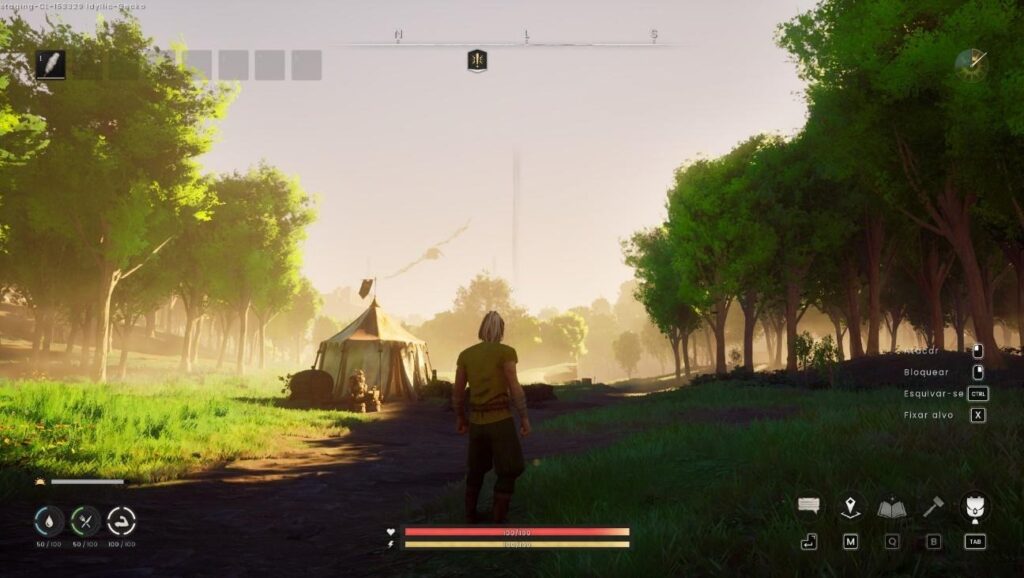Open the hammer build menu icon
Screen dimensions: 1024x578
tap(933, 507)
